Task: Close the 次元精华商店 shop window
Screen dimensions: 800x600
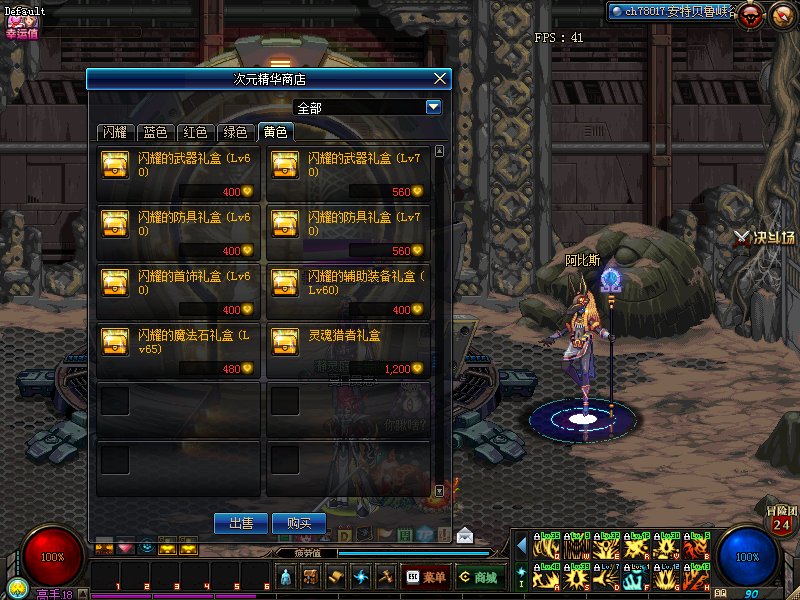Action: pos(441,79)
